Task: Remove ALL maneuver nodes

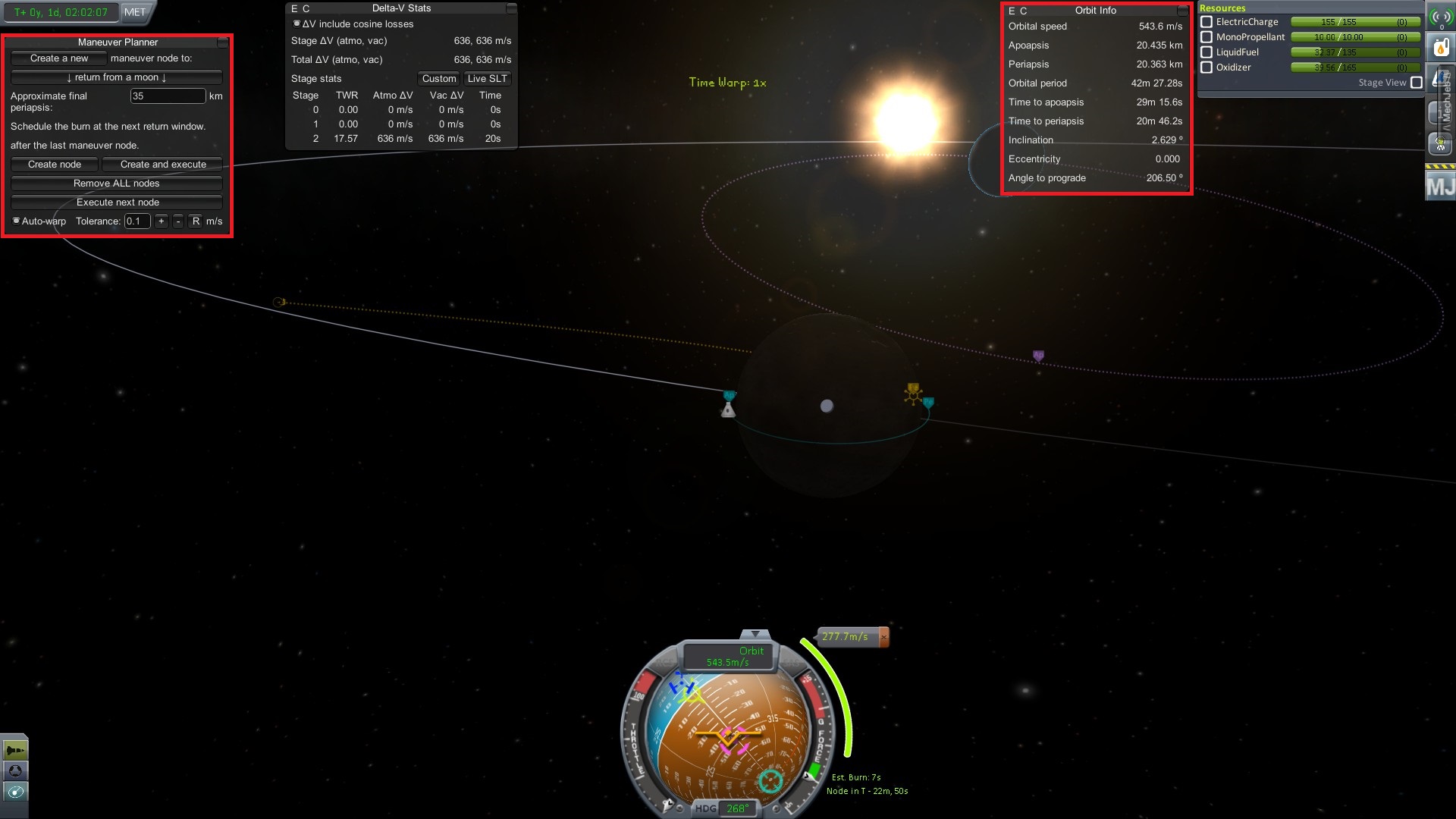Action: (116, 184)
